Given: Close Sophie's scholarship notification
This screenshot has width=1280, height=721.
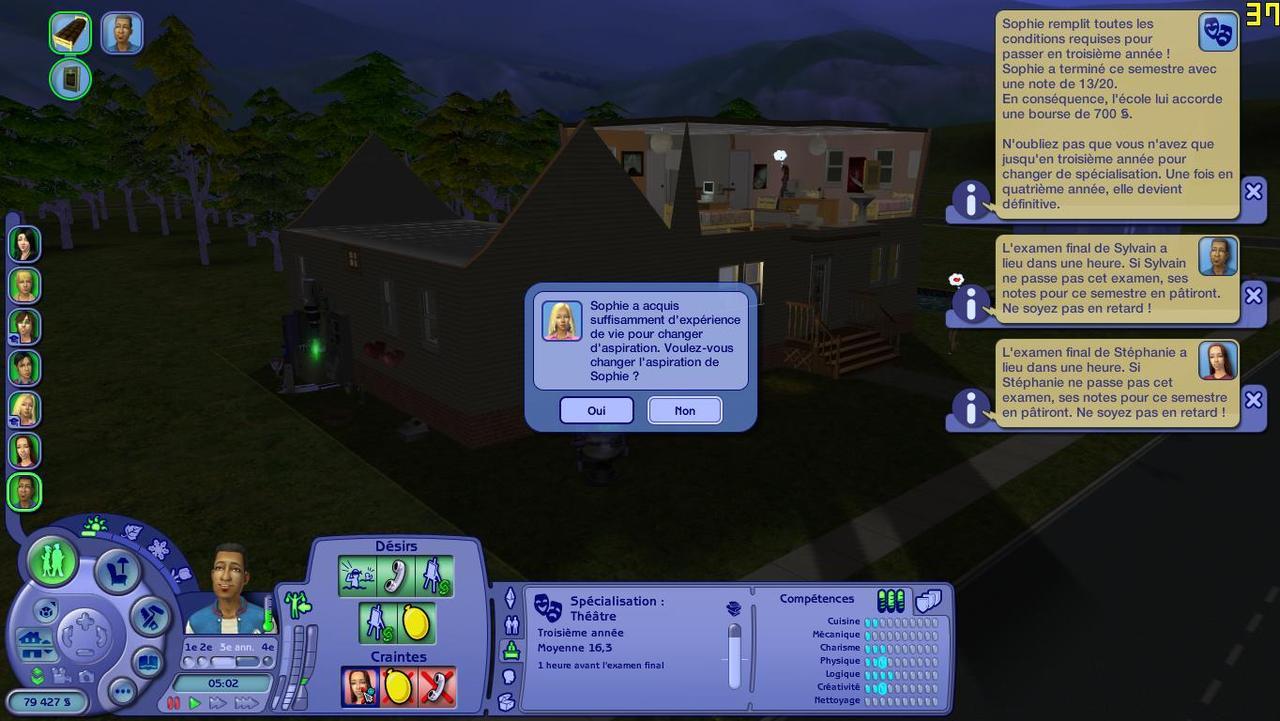Looking at the screenshot, I should 1253,190.
